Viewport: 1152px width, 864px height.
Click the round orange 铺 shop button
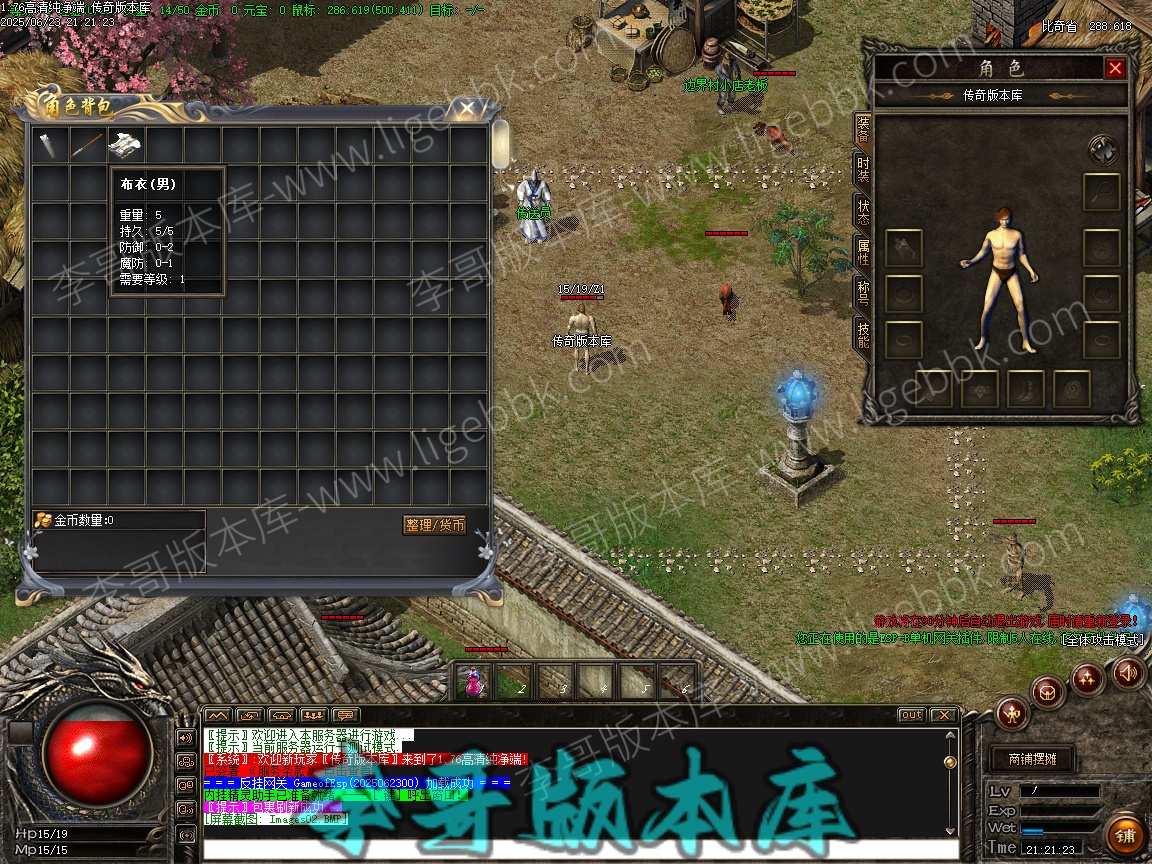[1125, 835]
